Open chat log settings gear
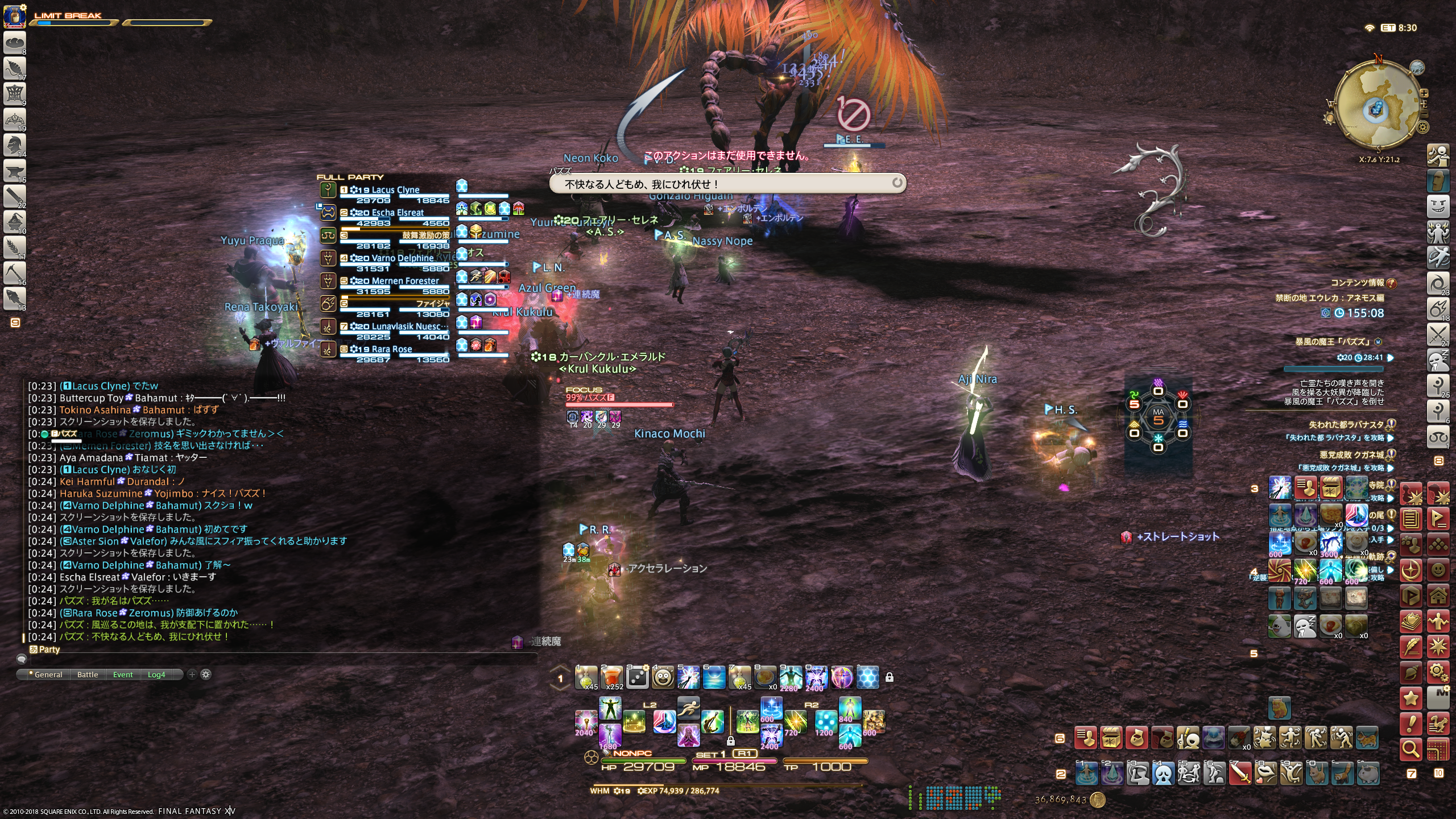 [x=206, y=675]
